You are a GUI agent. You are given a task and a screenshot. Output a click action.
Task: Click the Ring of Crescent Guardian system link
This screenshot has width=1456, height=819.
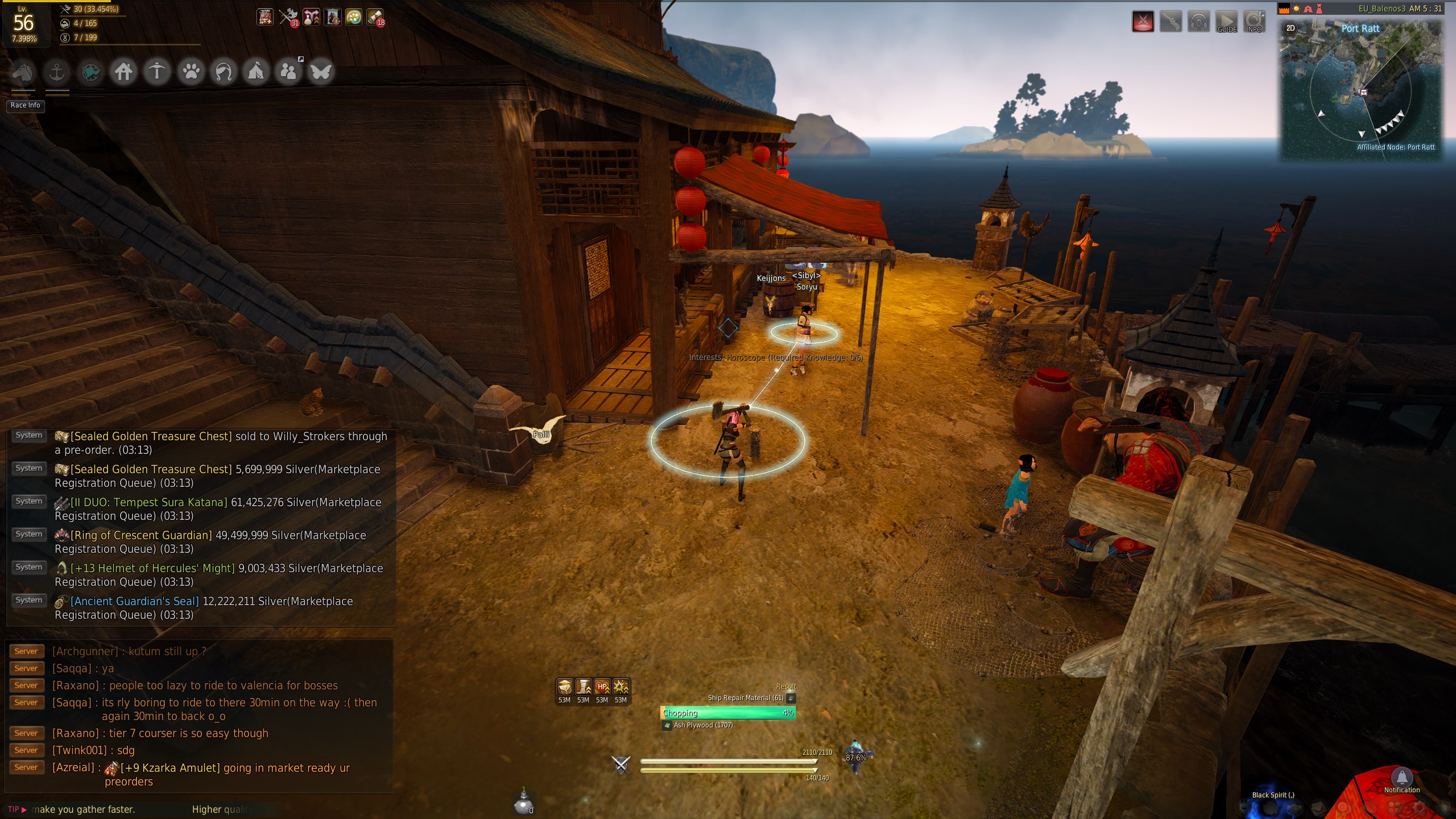(141, 535)
